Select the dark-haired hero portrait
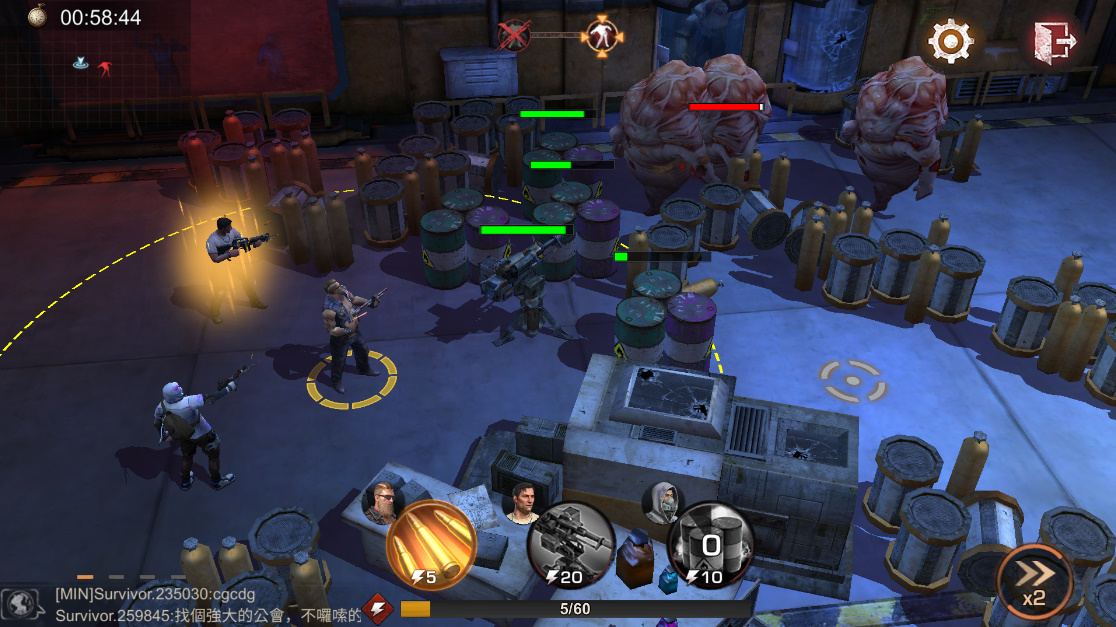Screen dimensions: 1116x627 coord(521,501)
